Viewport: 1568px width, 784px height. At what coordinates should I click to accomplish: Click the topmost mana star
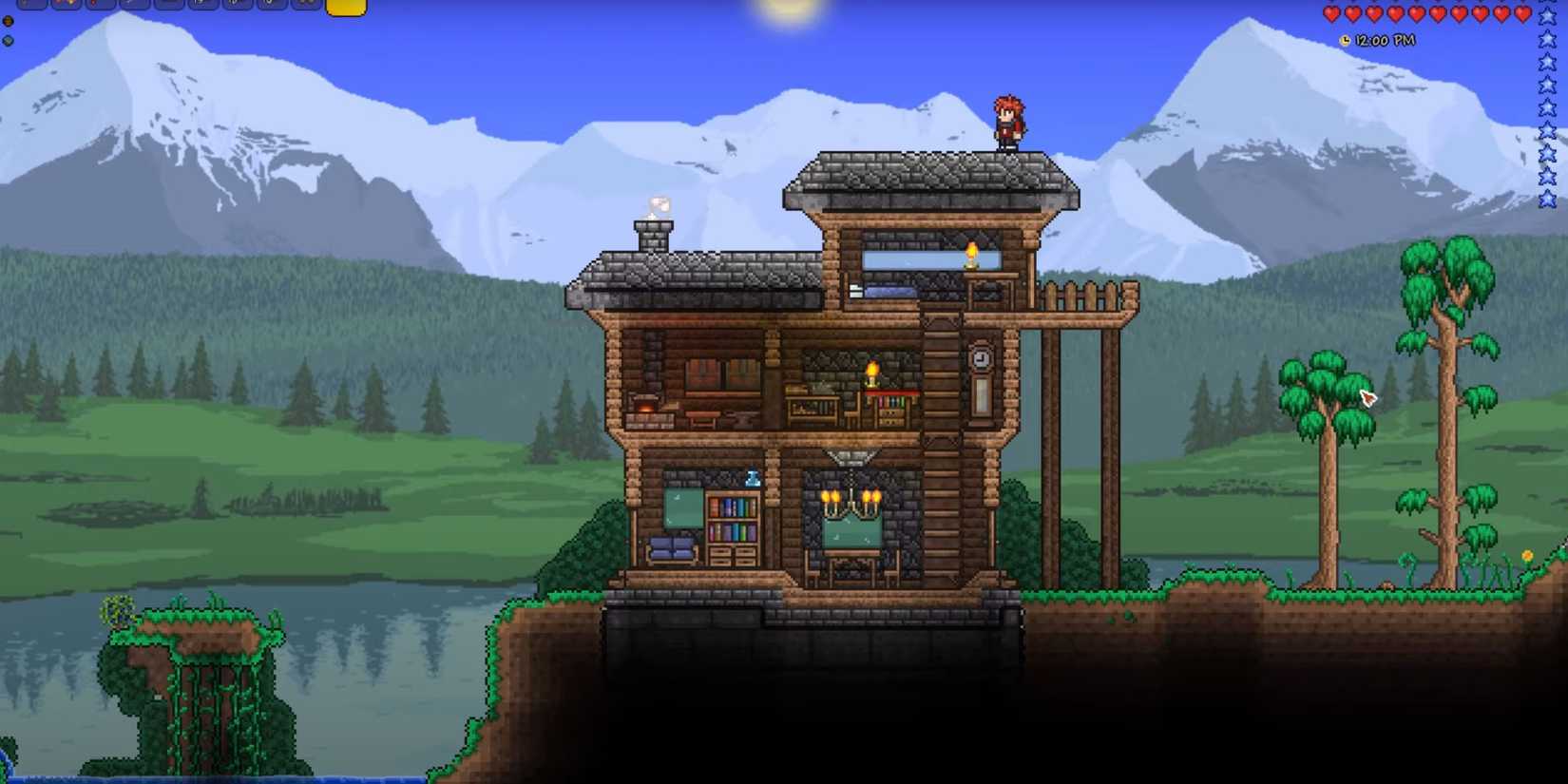point(1546,16)
